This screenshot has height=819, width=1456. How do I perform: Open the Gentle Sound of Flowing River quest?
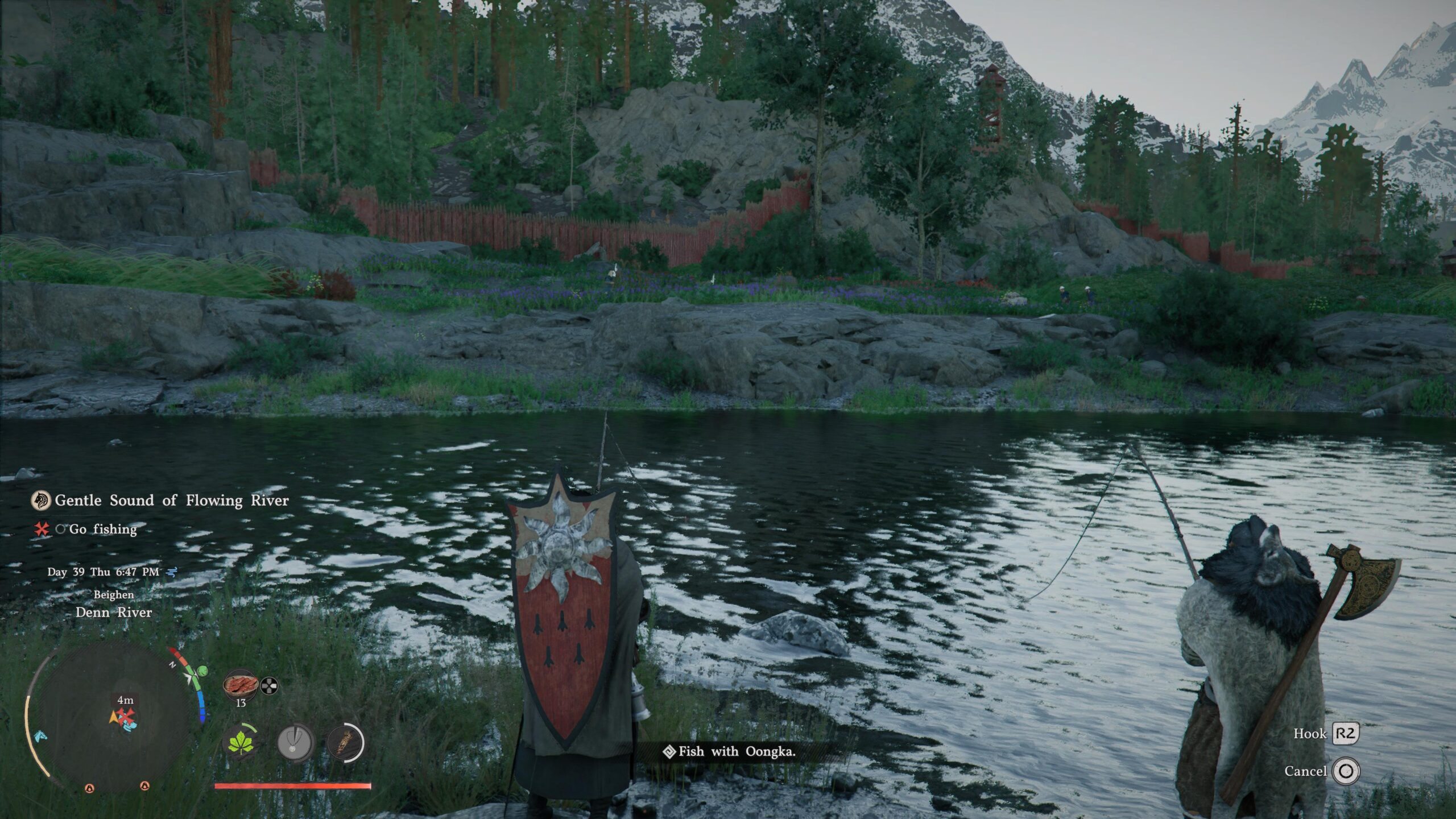point(171,500)
